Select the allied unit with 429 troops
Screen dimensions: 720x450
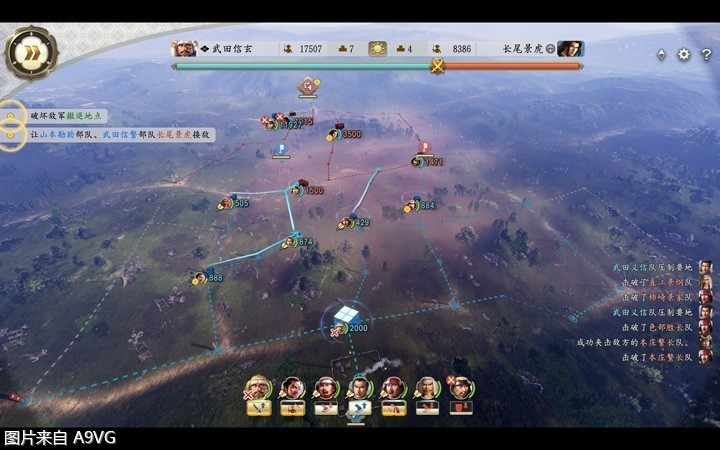click(x=346, y=222)
